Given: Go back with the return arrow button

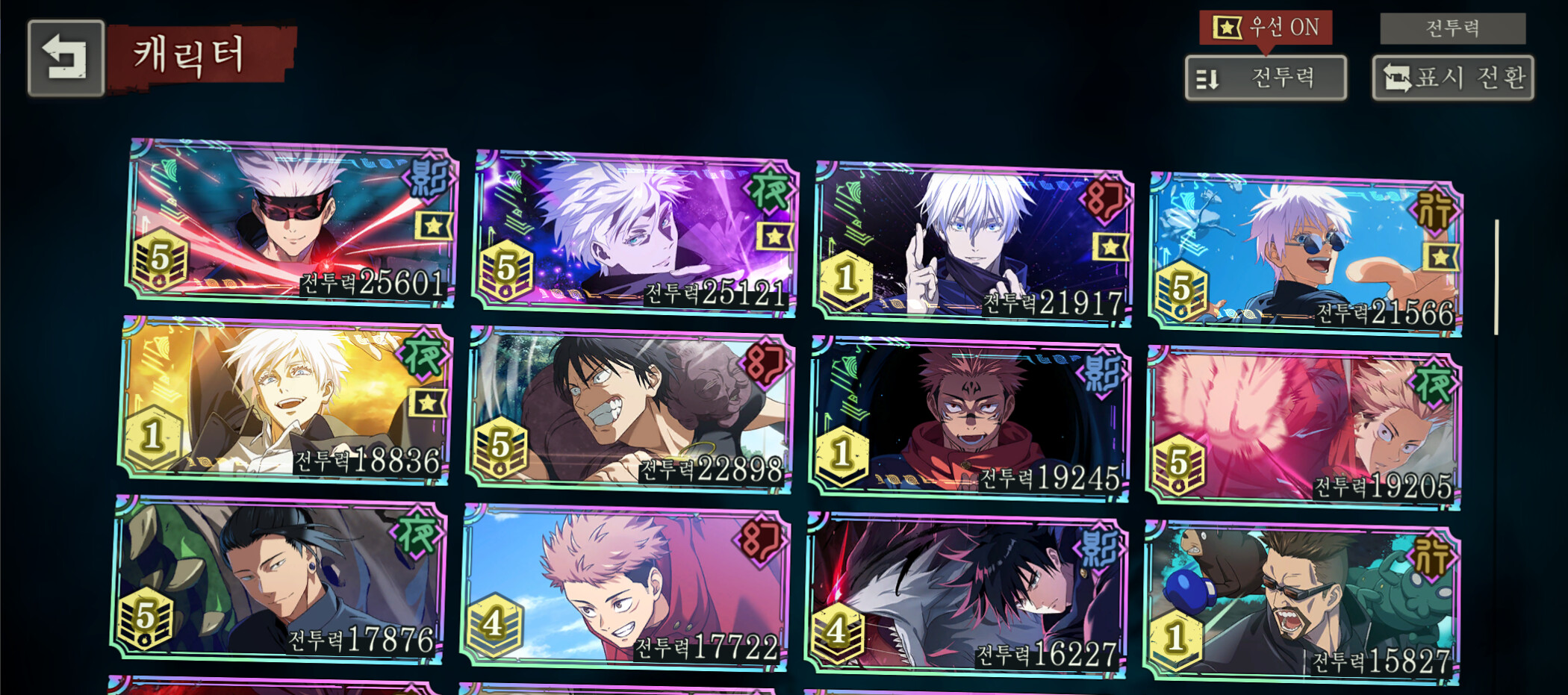Looking at the screenshot, I should coord(66,58).
